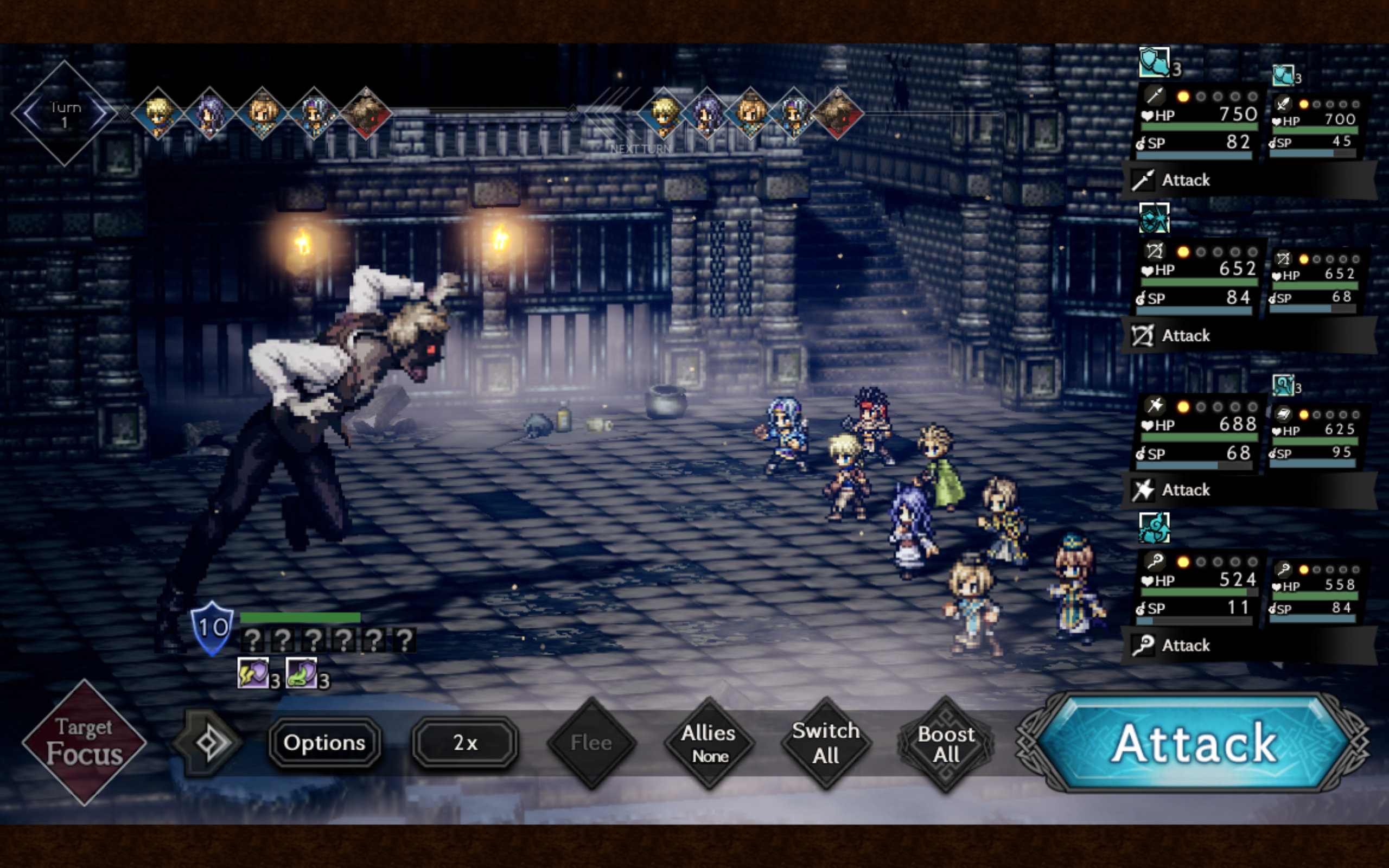This screenshot has width=1389, height=868.
Task: Open the Allies selector
Action: 709,743
